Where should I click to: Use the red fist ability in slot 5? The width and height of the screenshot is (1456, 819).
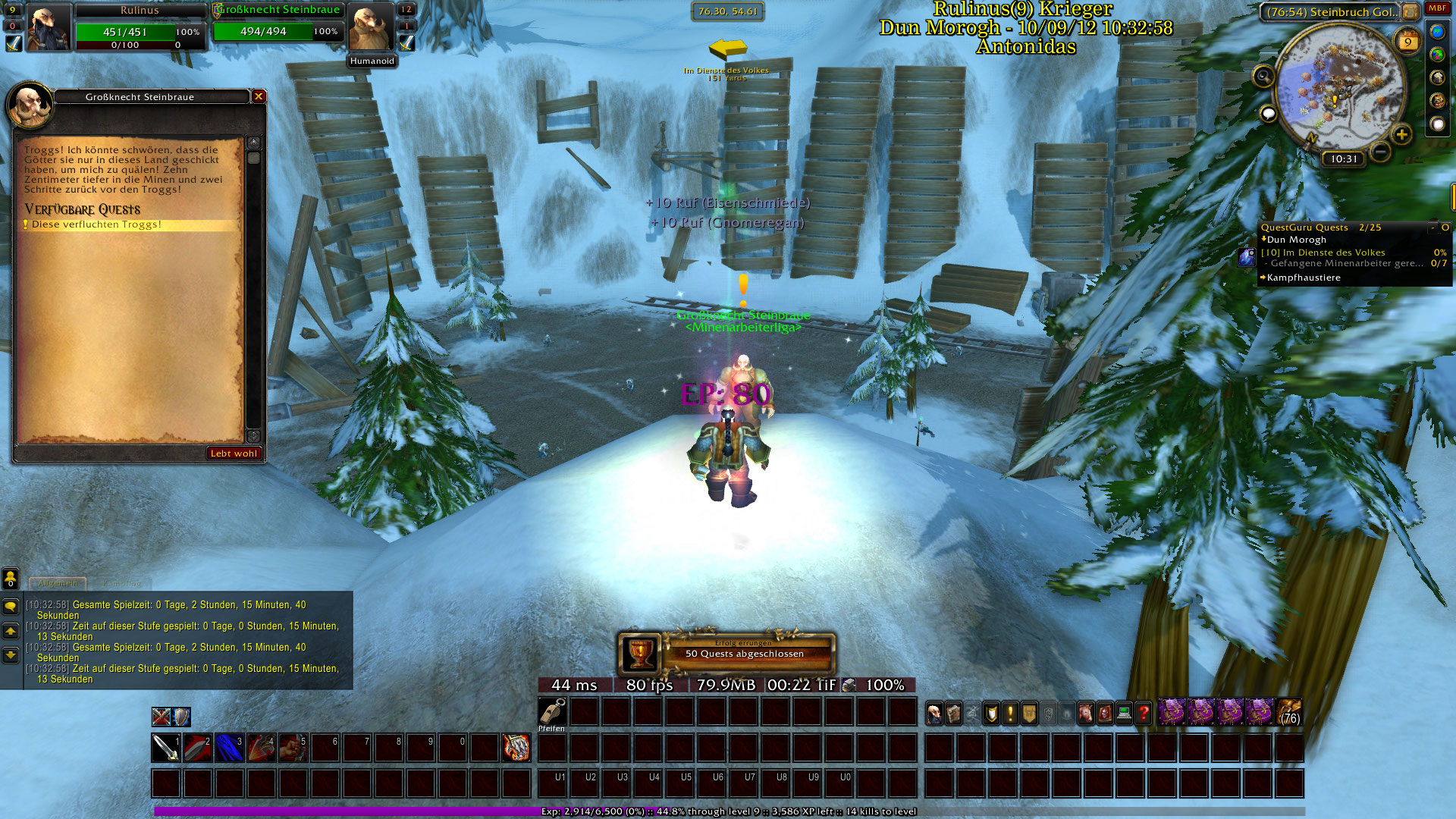(293, 748)
